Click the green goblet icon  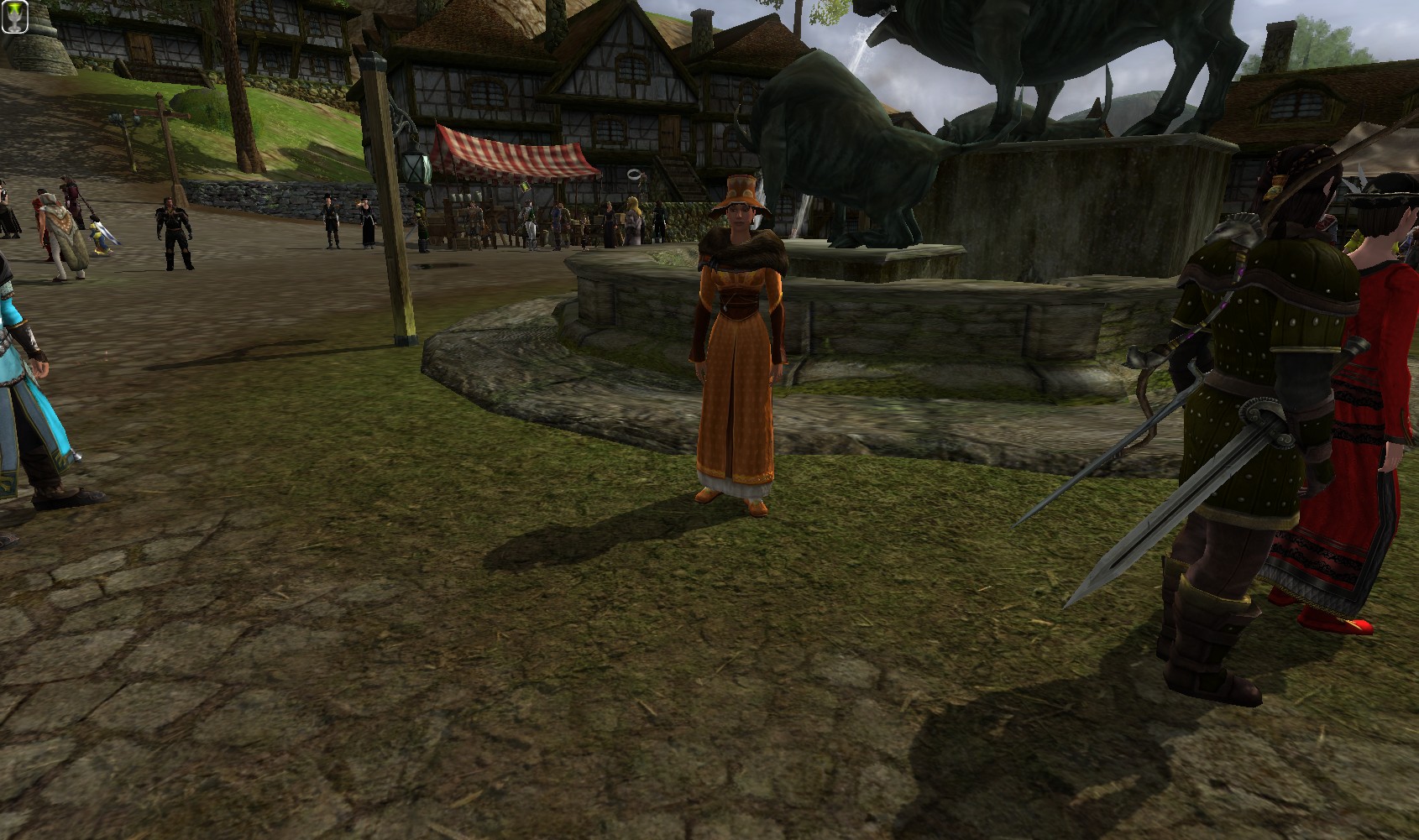pos(15,17)
